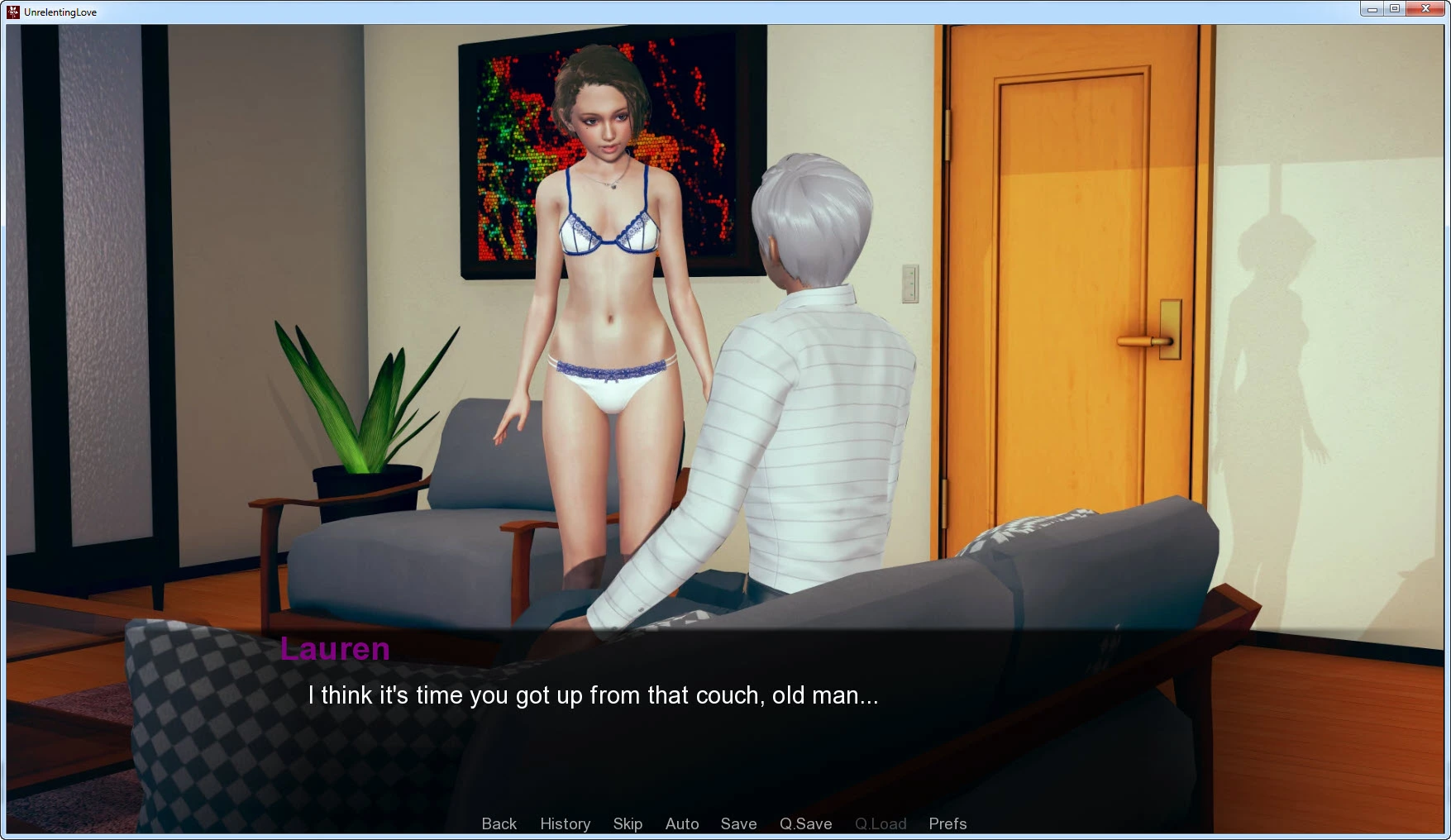The width and height of the screenshot is (1451, 840).
Task: Open the Save game screen
Action: coord(738,823)
